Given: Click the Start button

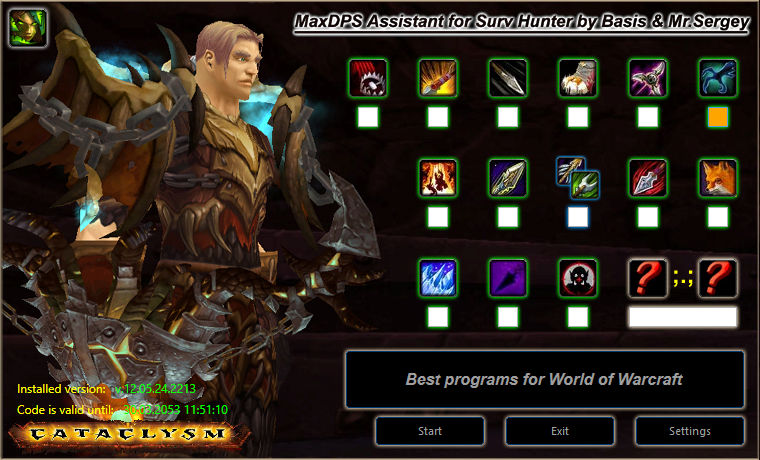Looking at the screenshot, I should point(430,431).
